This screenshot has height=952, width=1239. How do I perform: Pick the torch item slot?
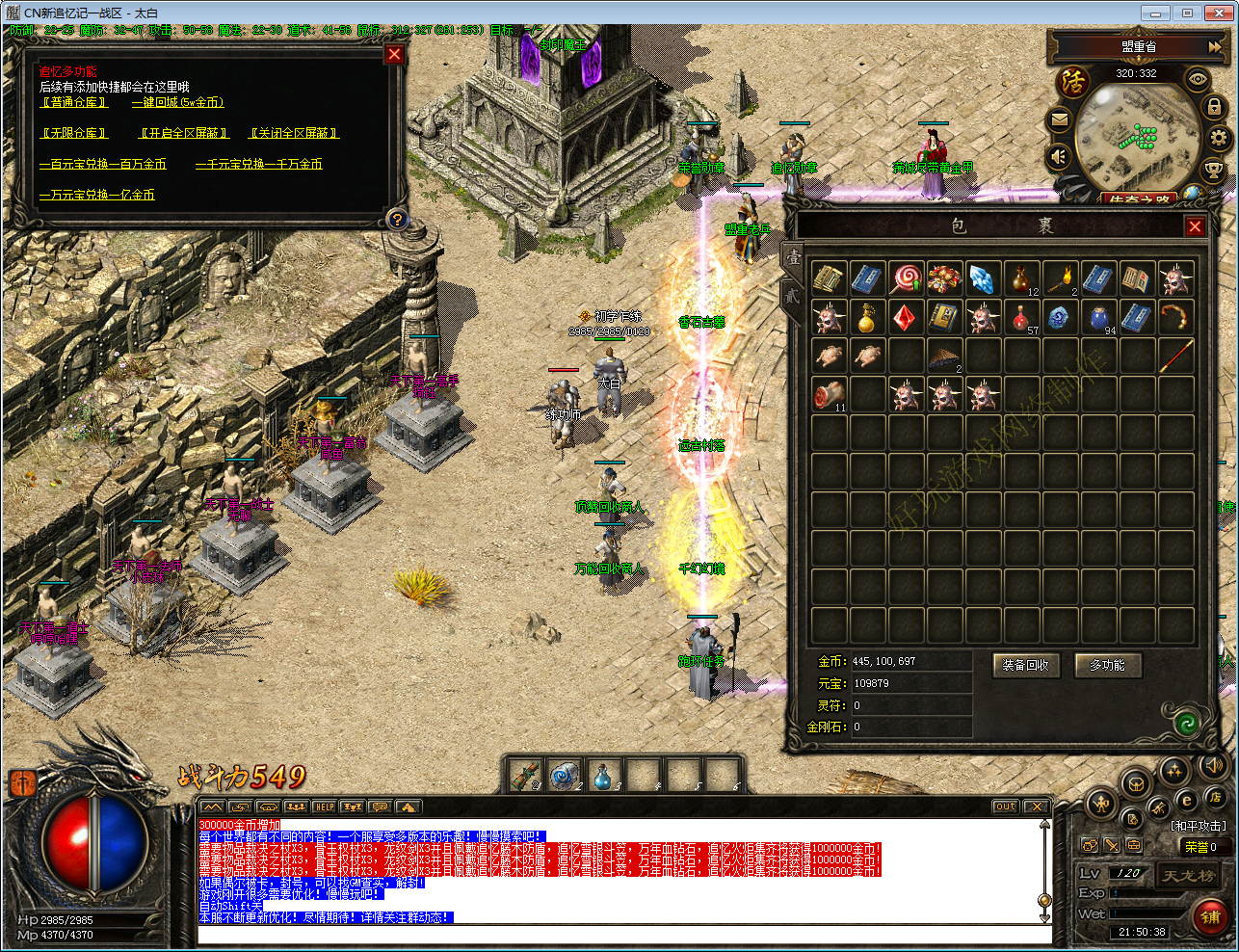1059,279
